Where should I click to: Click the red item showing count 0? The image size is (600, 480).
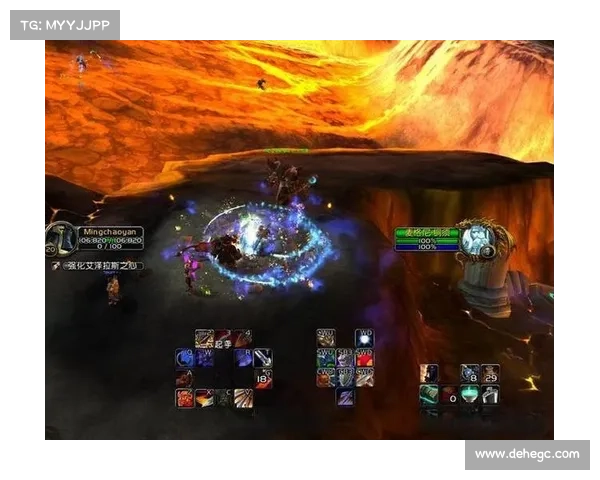(x=450, y=394)
